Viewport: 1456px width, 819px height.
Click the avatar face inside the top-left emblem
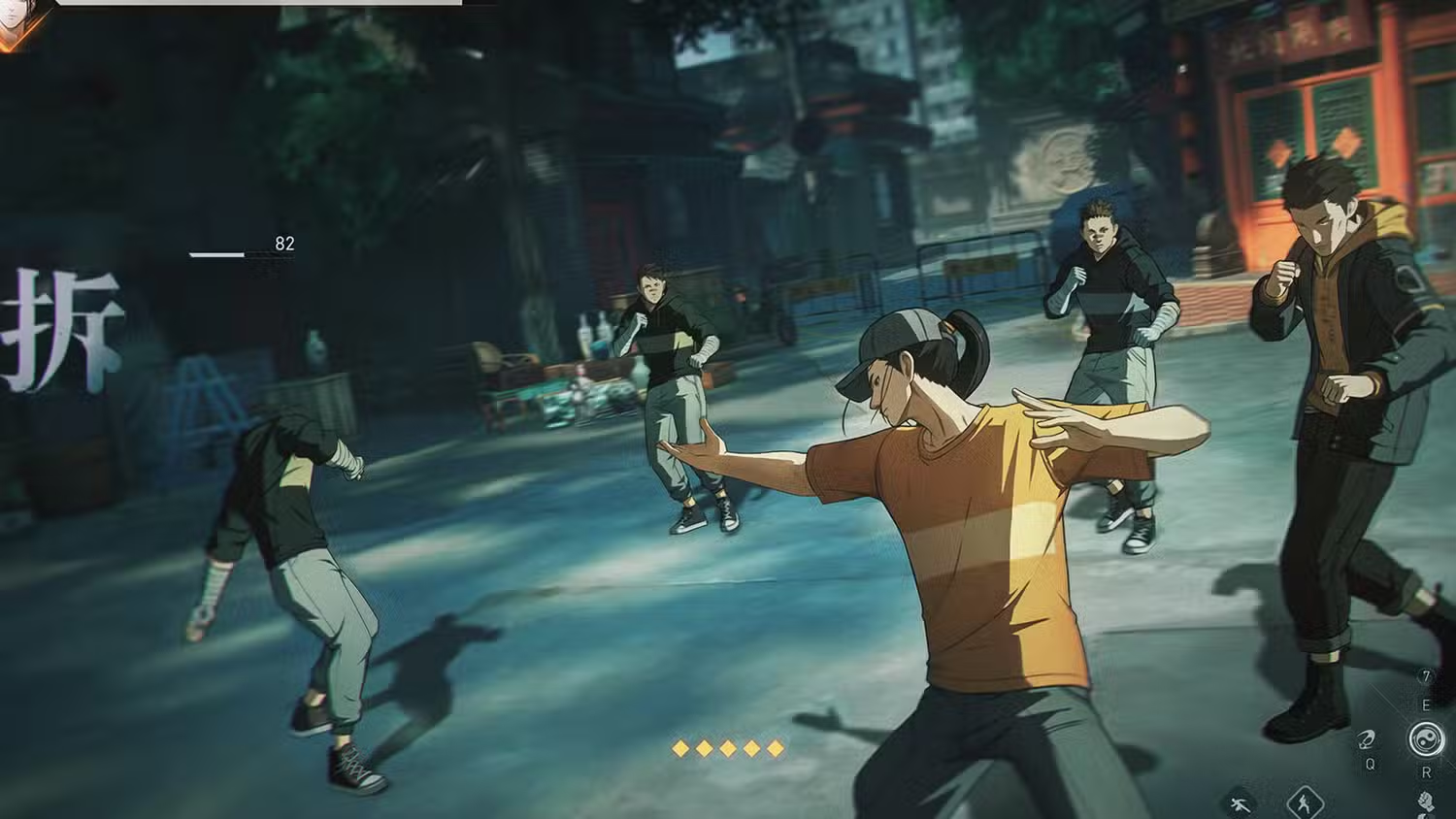tap(12, 12)
